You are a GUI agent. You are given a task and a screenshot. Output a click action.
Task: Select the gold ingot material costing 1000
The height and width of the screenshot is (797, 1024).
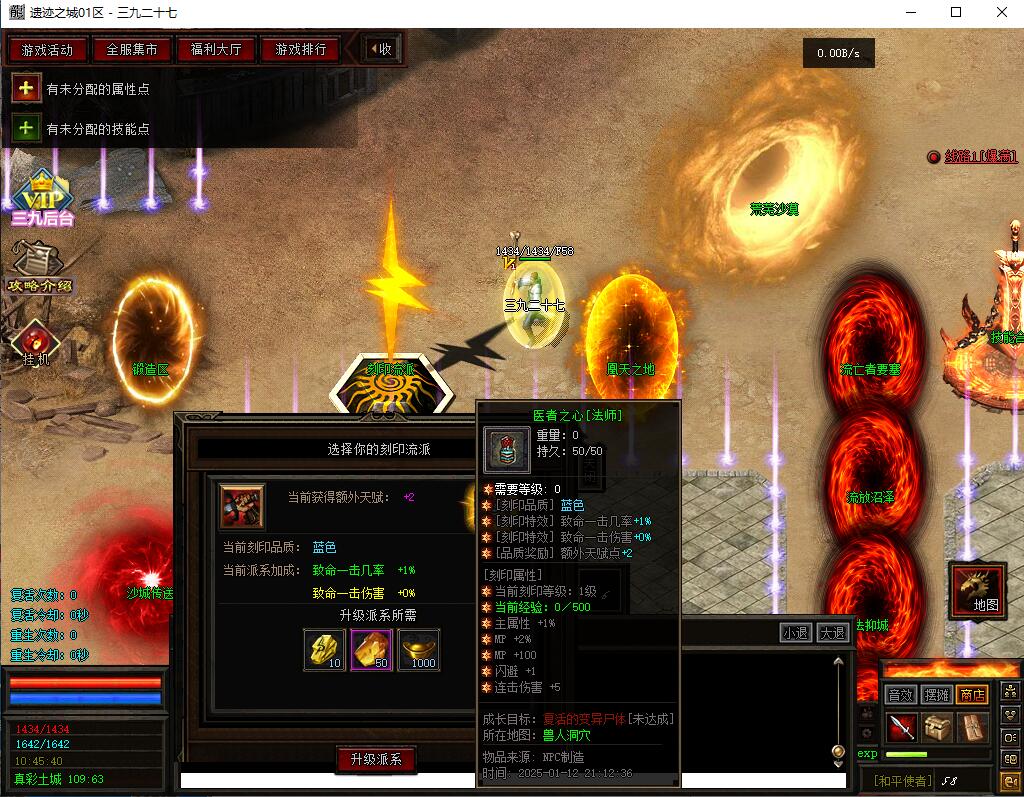pos(418,649)
